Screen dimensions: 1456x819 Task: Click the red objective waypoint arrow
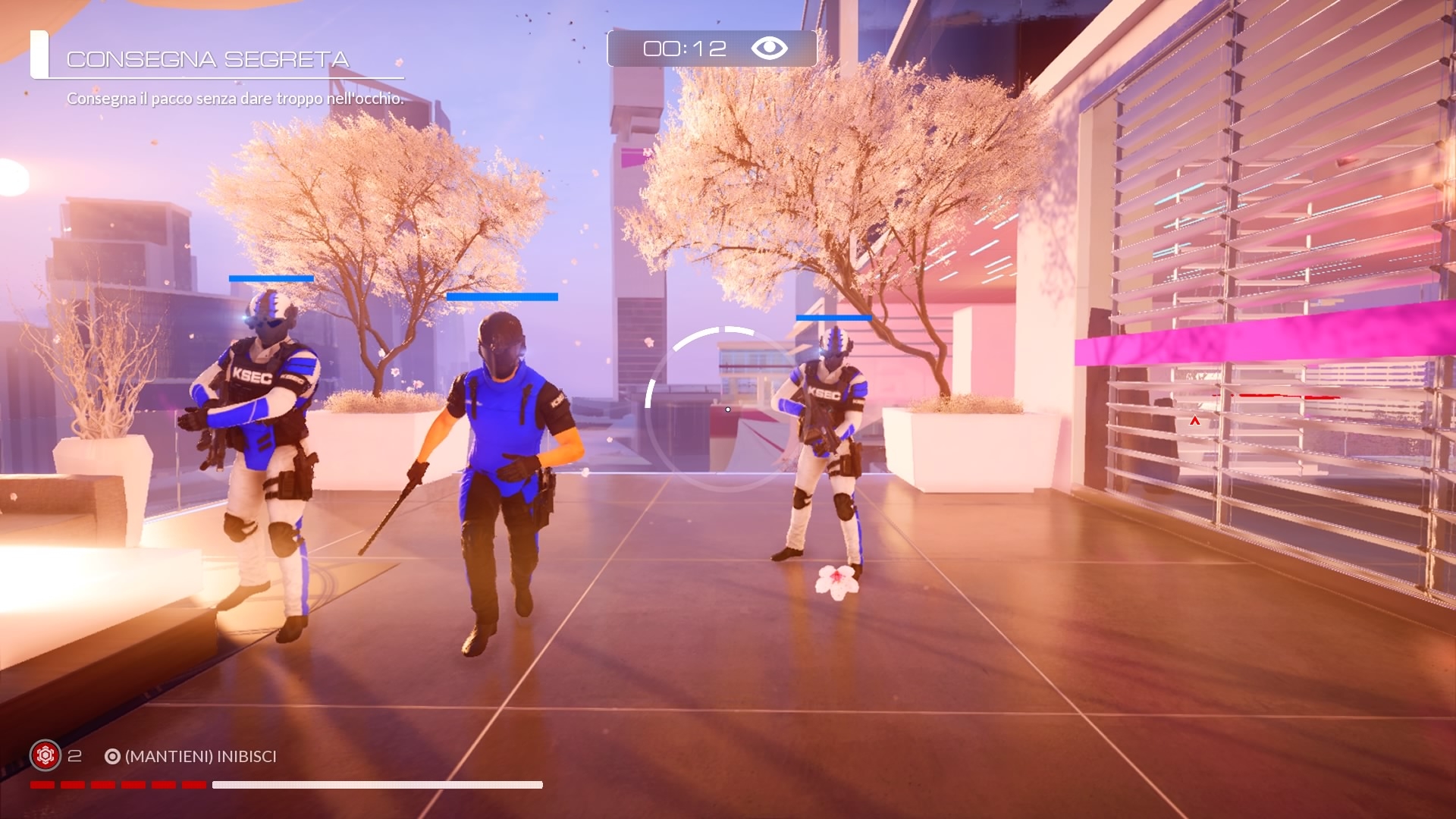pos(1195,421)
